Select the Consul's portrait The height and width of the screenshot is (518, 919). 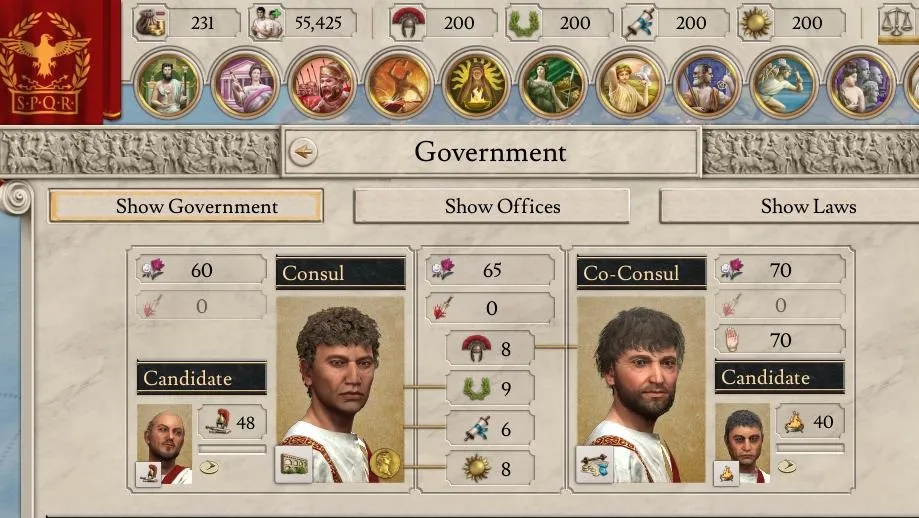(340, 385)
